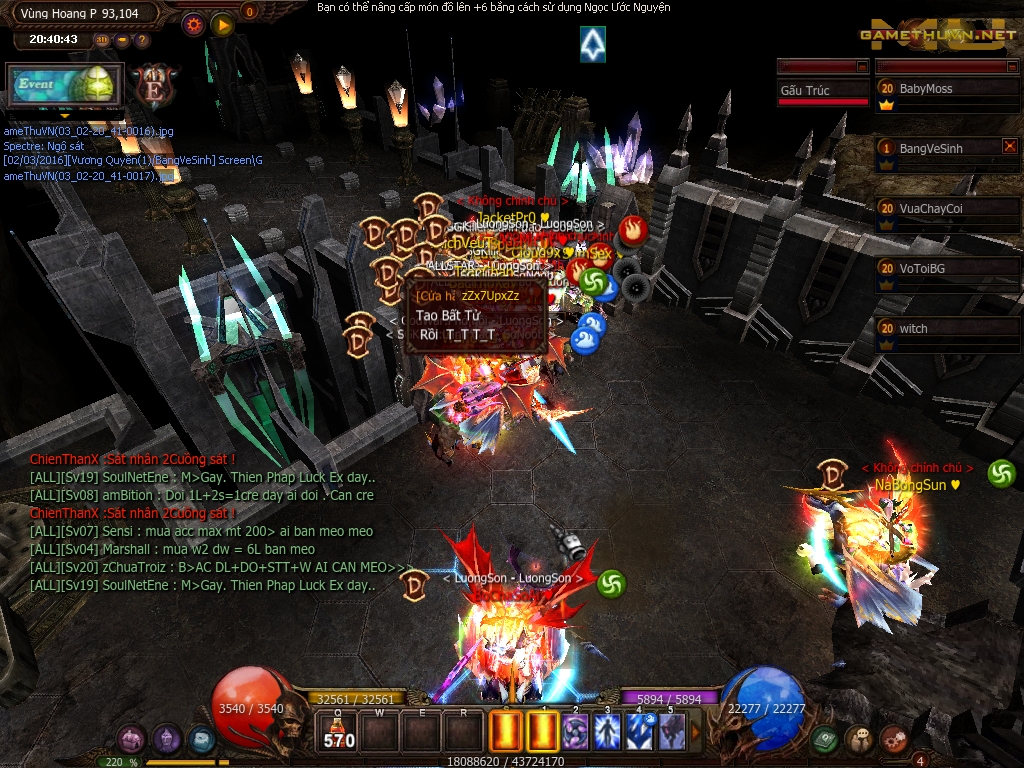Viewport: 1024px width, 768px height.
Task: Activate the swirling vortex skill in slot 2
Action: click(574, 732)
